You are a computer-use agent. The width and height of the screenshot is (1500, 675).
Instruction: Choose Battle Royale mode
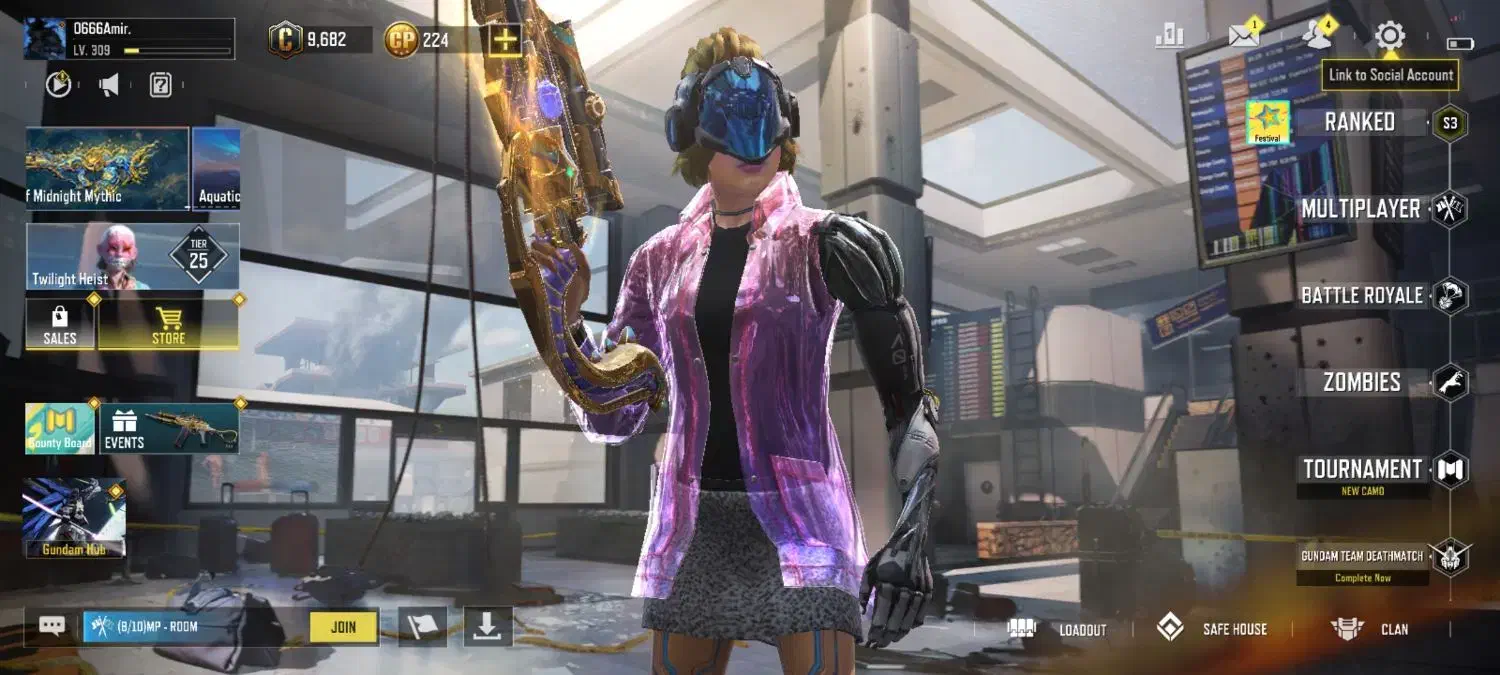[1361, 296]
